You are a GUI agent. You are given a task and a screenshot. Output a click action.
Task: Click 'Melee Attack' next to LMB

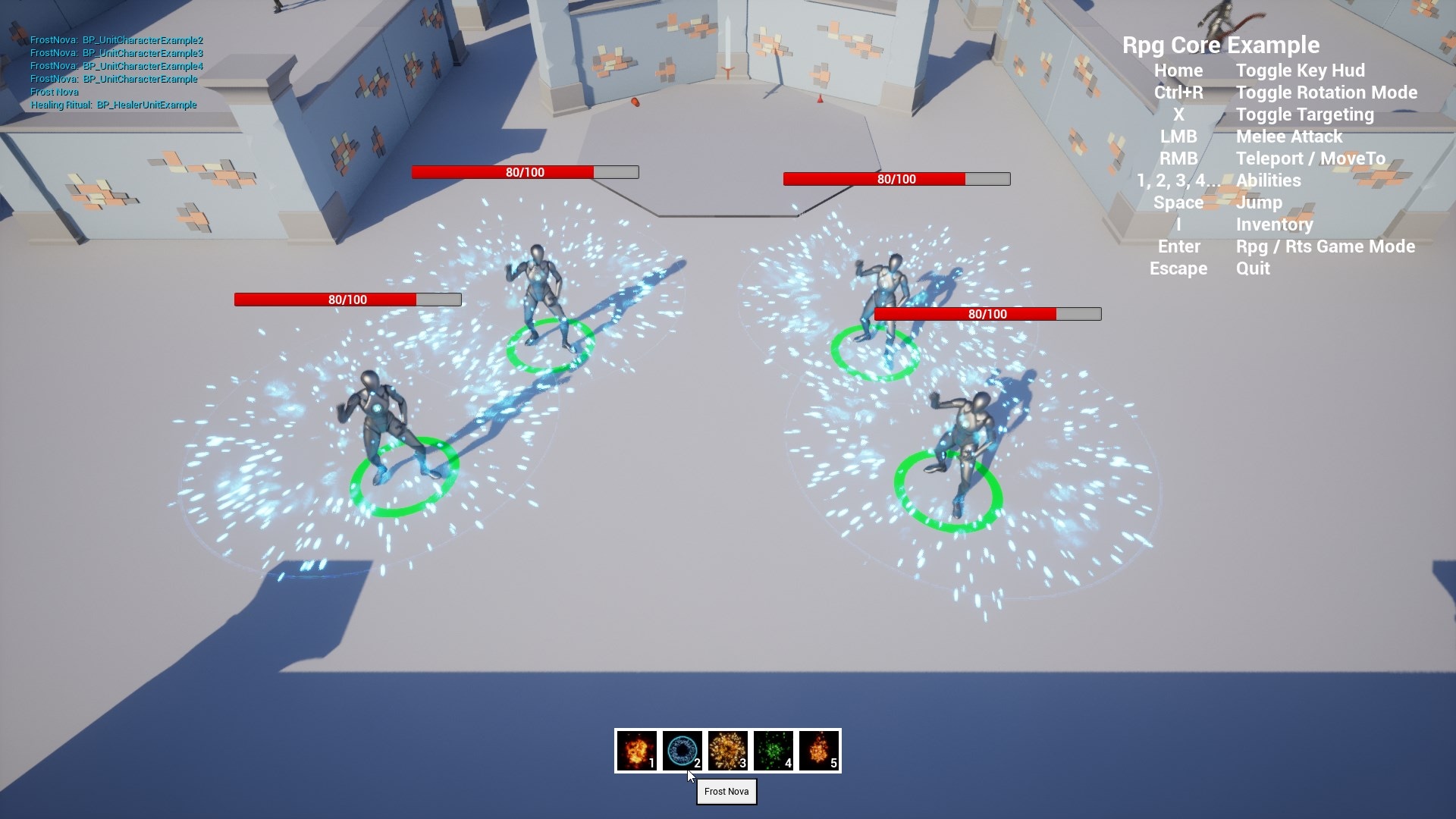[1289, 136]
